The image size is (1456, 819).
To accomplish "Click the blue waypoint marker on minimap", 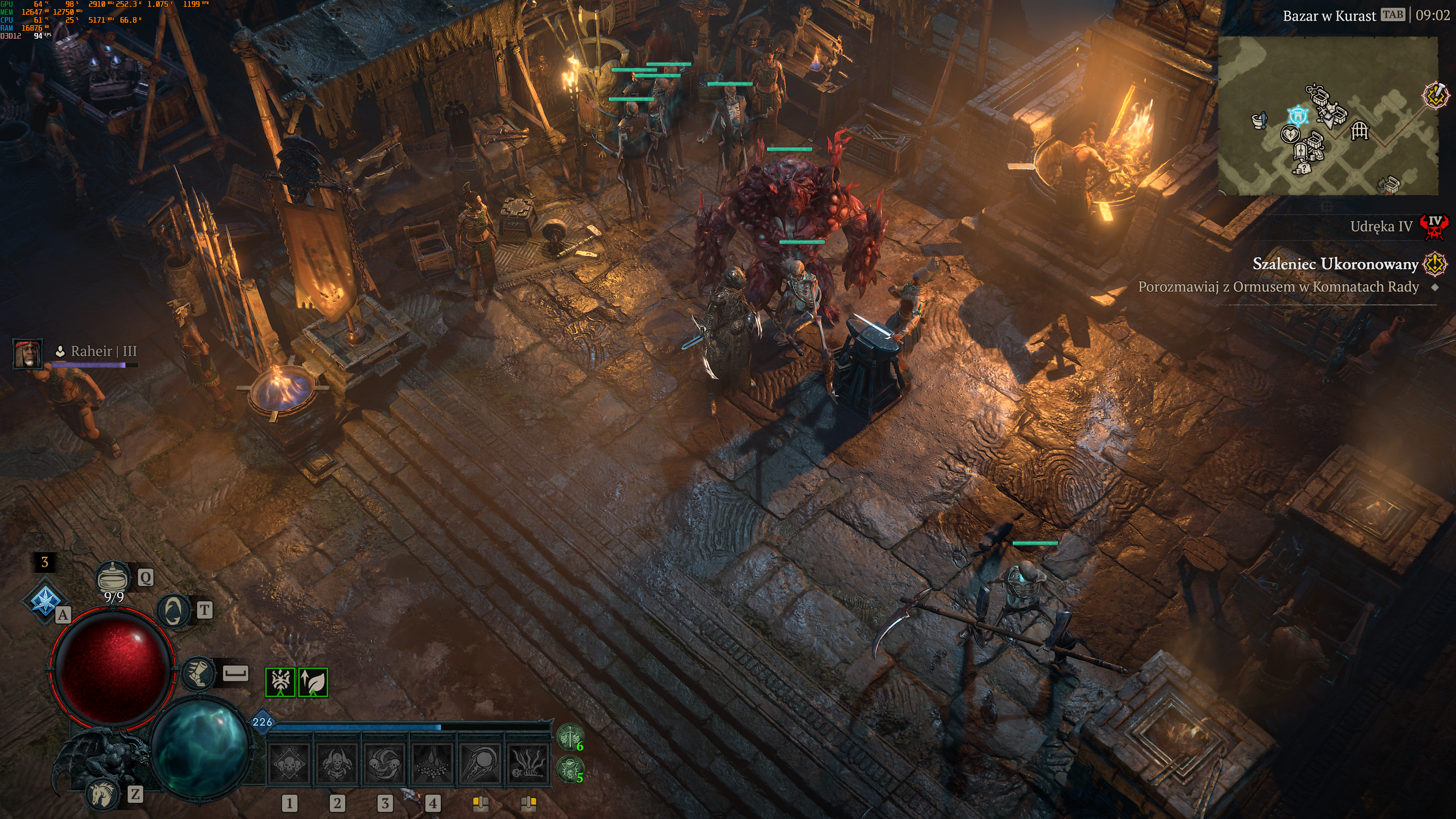I will point(1298,115).
